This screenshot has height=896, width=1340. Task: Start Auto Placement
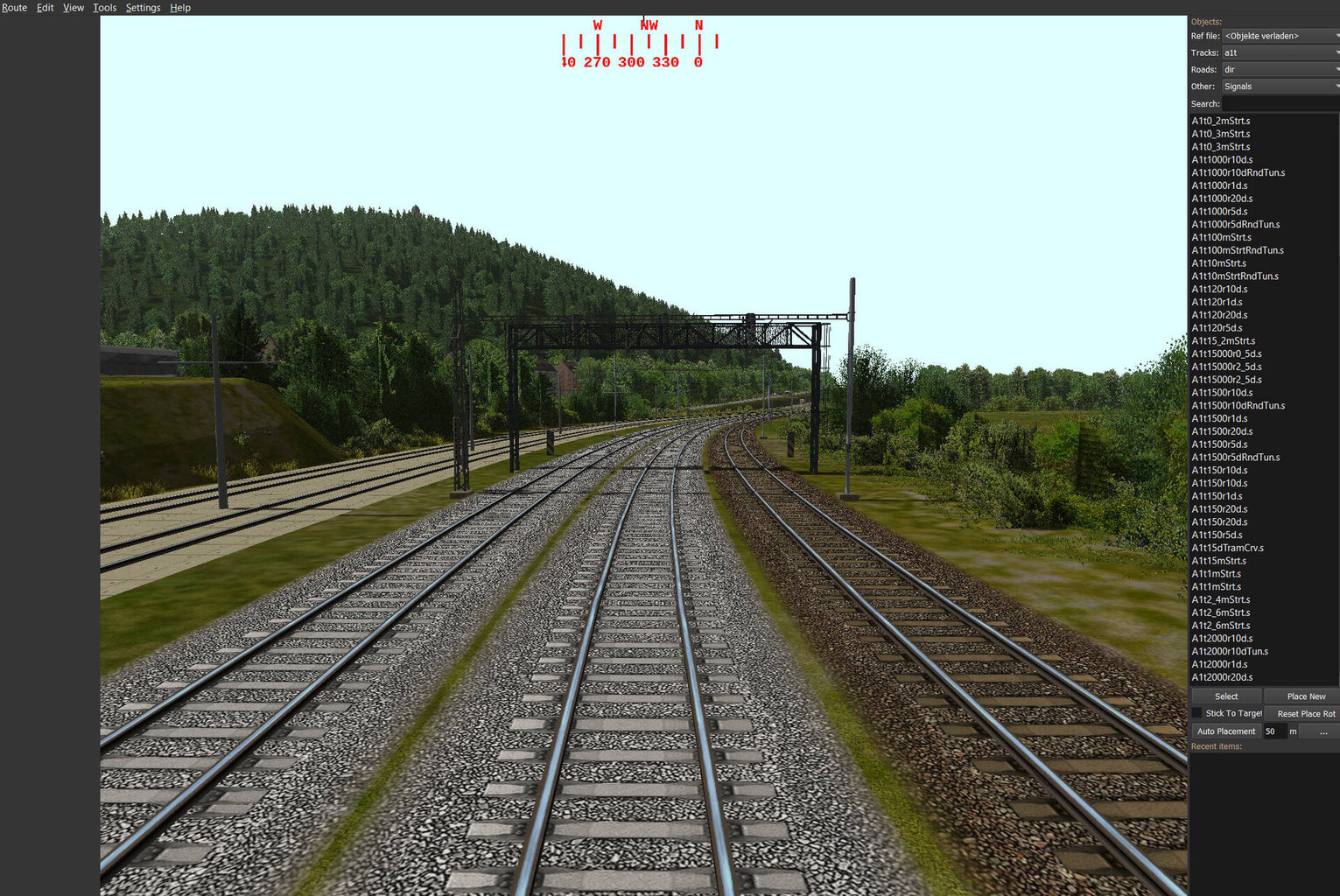1225,731
